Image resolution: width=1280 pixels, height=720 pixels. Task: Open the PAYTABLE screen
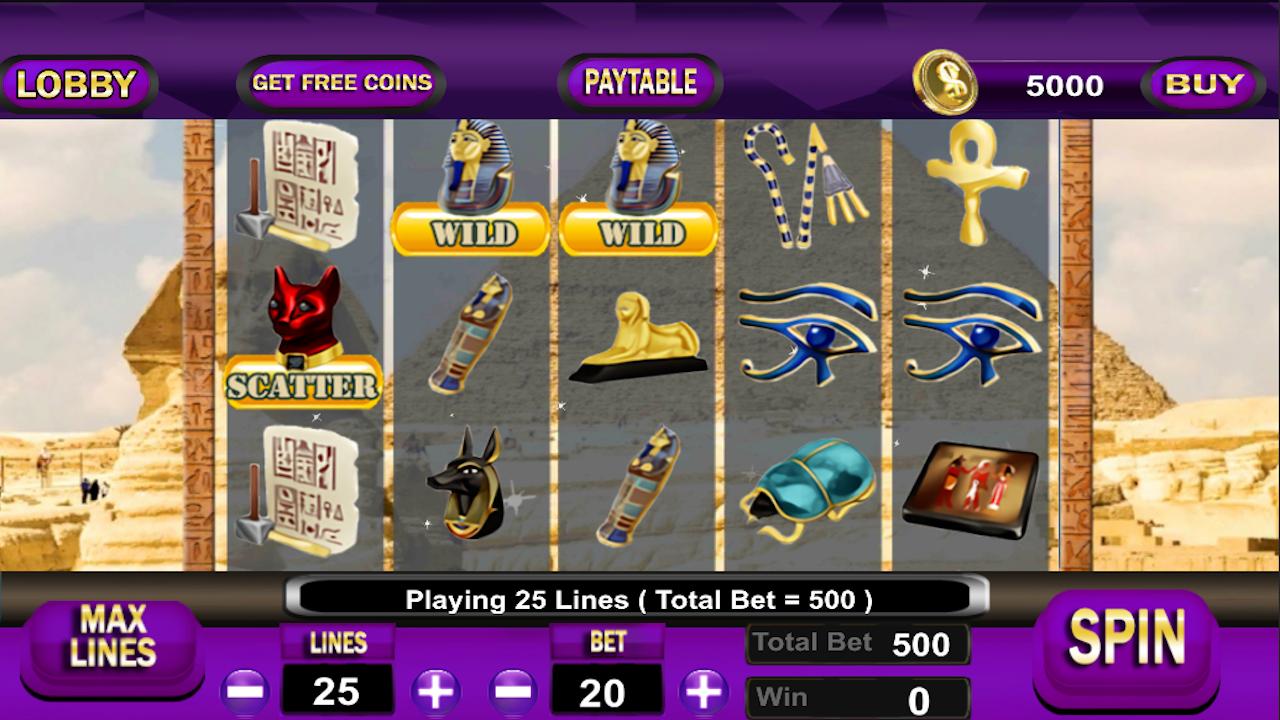pyautogui.click(x=638, y=82)
